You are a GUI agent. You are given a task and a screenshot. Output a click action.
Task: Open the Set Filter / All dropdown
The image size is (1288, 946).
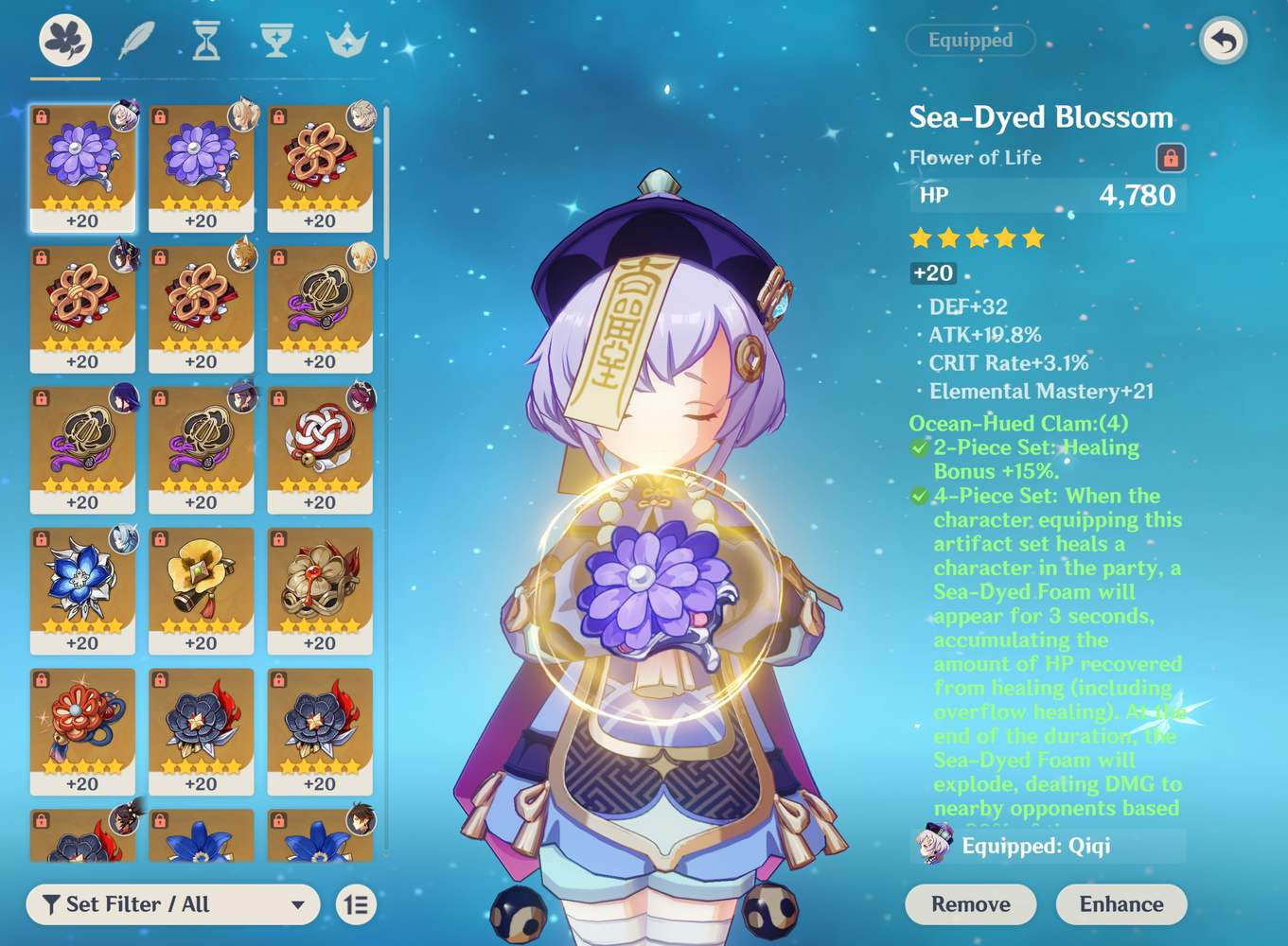(170, 904)
